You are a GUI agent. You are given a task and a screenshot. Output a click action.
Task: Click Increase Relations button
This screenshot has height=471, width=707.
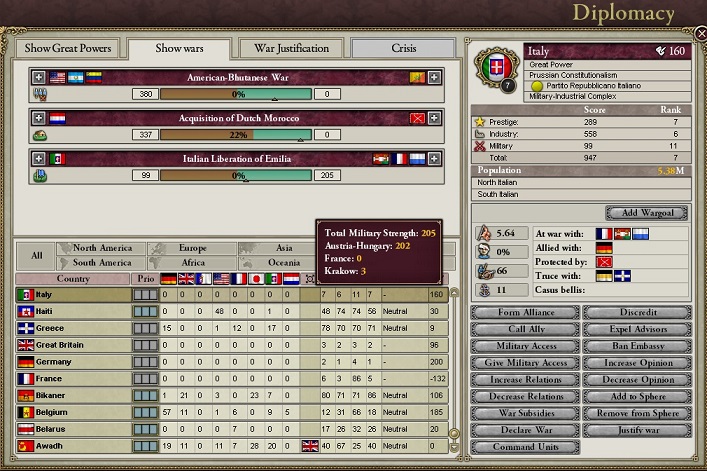(525, 380)
